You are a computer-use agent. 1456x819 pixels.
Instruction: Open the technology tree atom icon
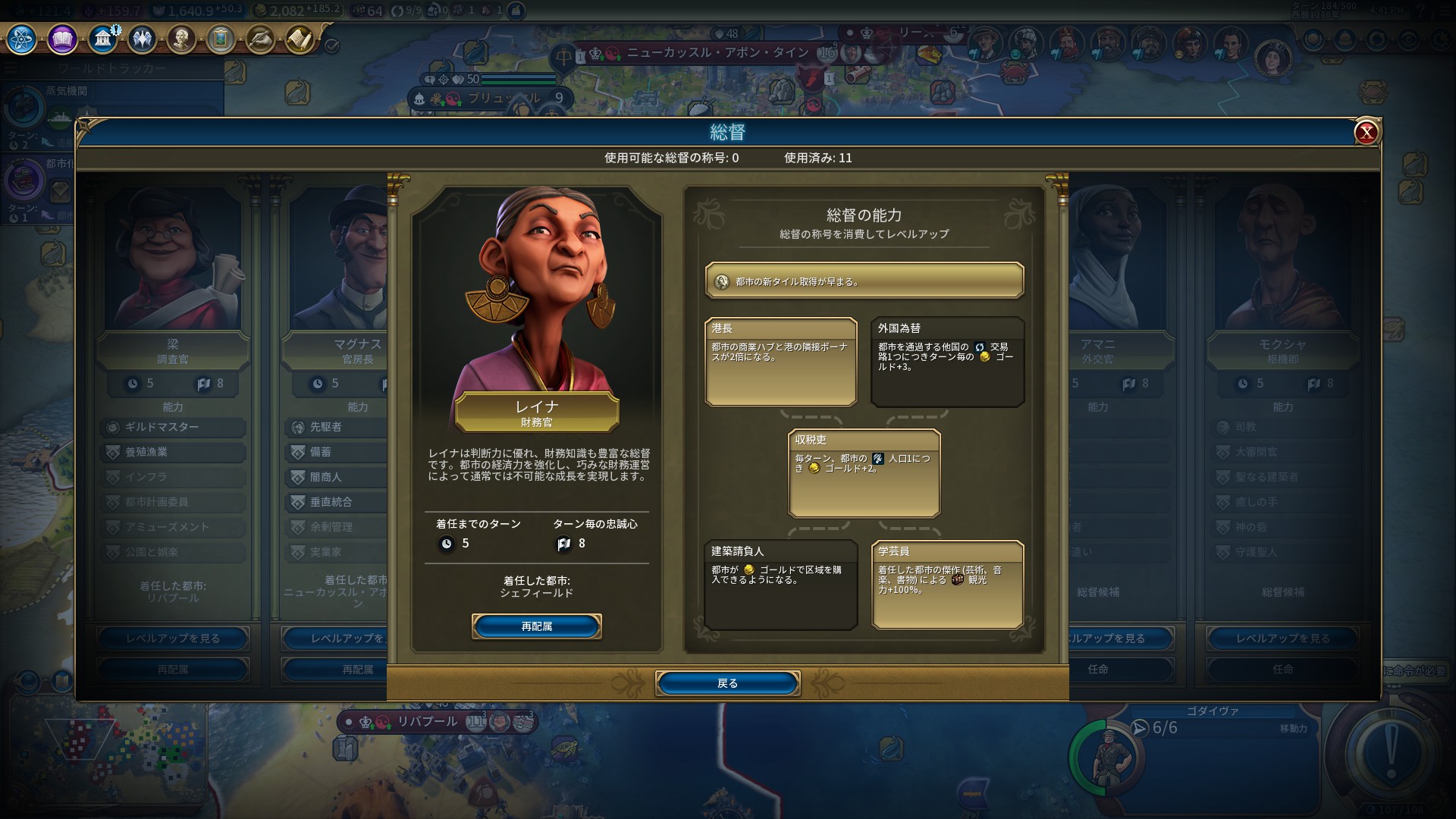click(x=21, y=39)
